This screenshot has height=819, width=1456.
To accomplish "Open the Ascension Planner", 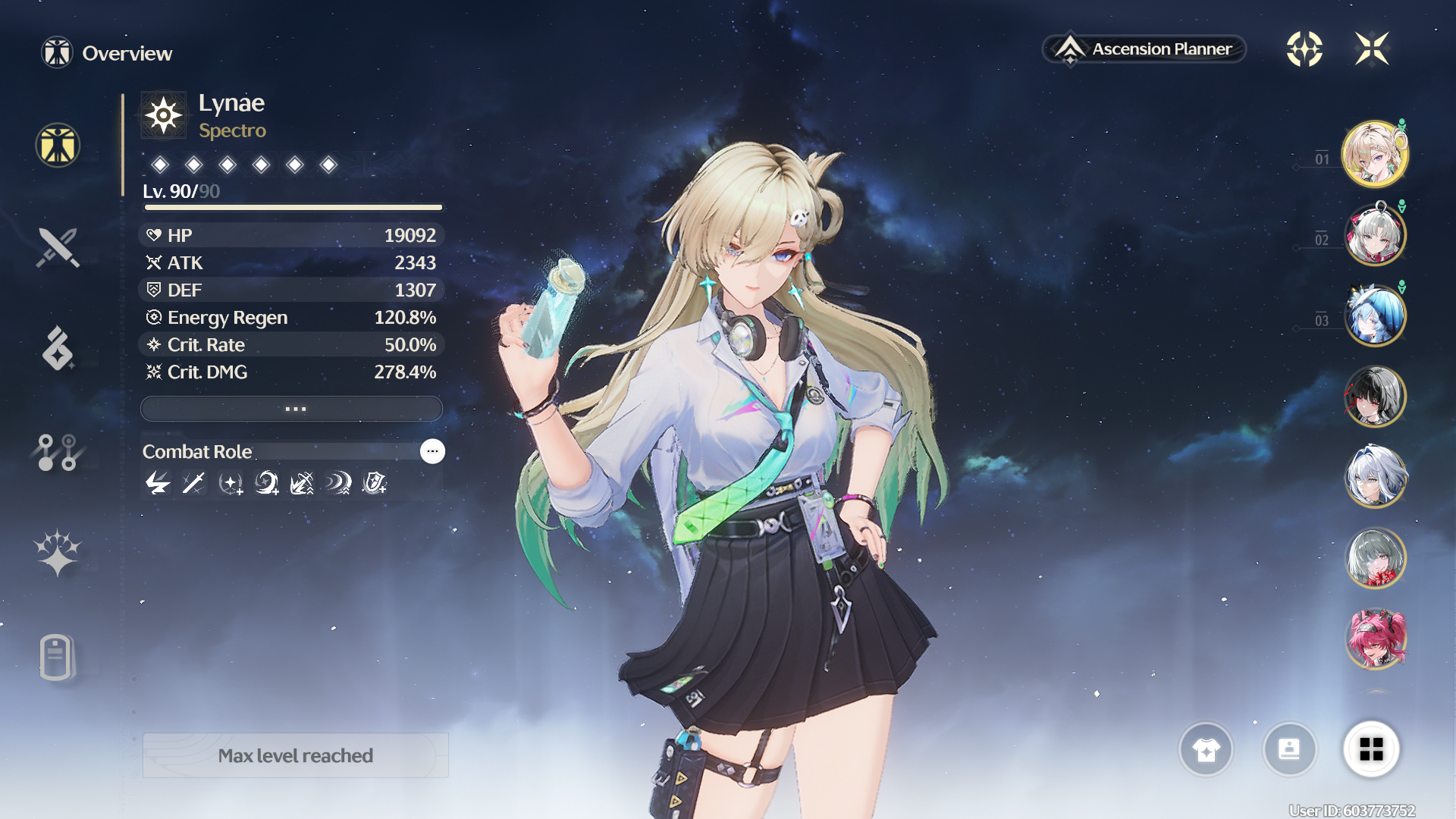I will click(1145, 49).
